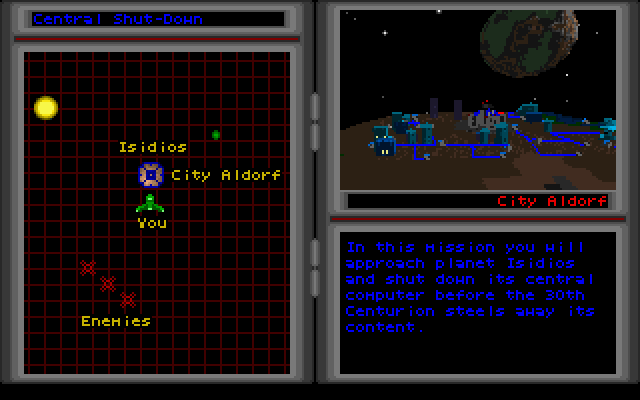Screen dimensions: 640x400
Task: Select the City Aldorf planet marker
Action: (x=150, y=176)
